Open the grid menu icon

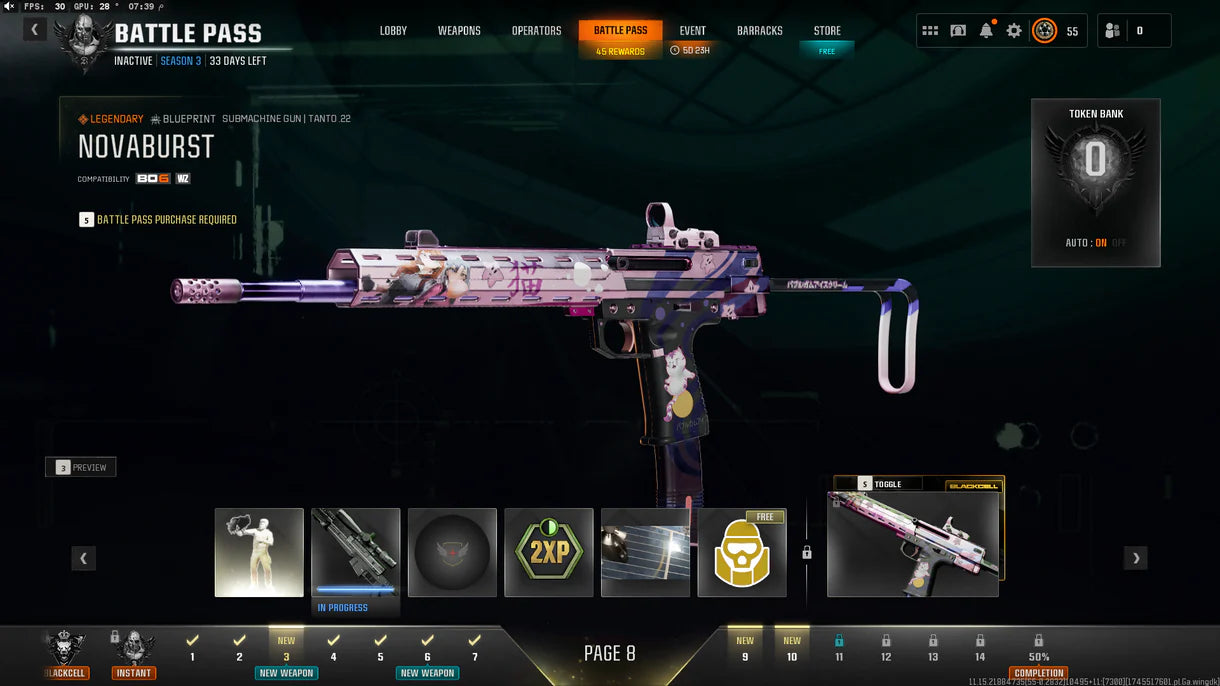930,31
